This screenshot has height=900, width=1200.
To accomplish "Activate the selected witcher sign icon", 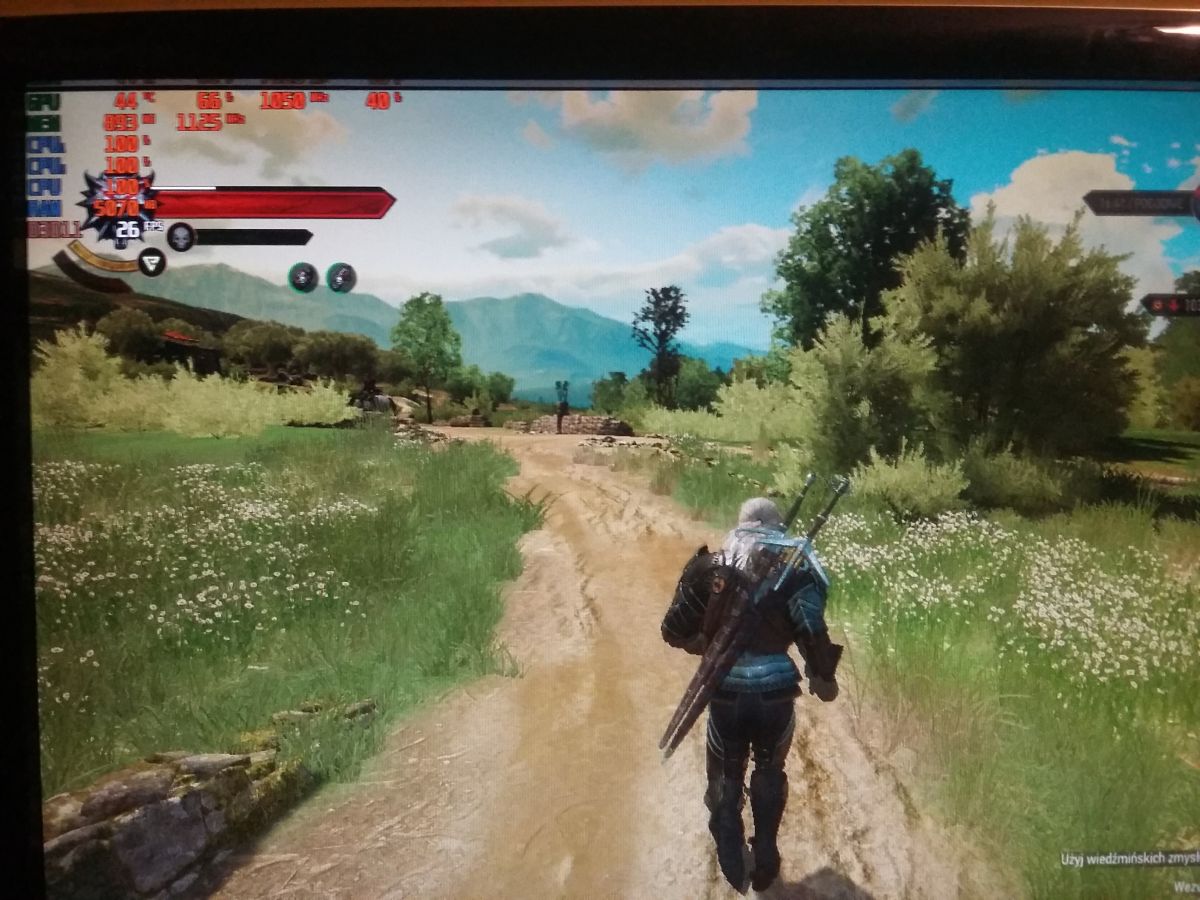I will coord(152,263).
